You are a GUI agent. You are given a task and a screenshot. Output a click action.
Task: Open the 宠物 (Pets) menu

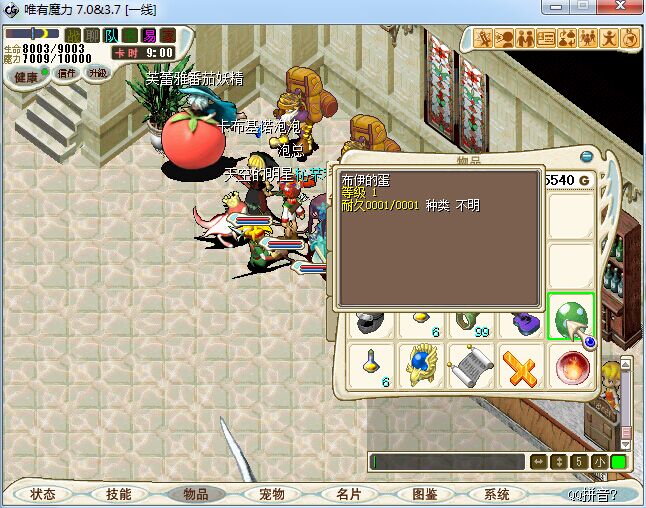(271, 494)
